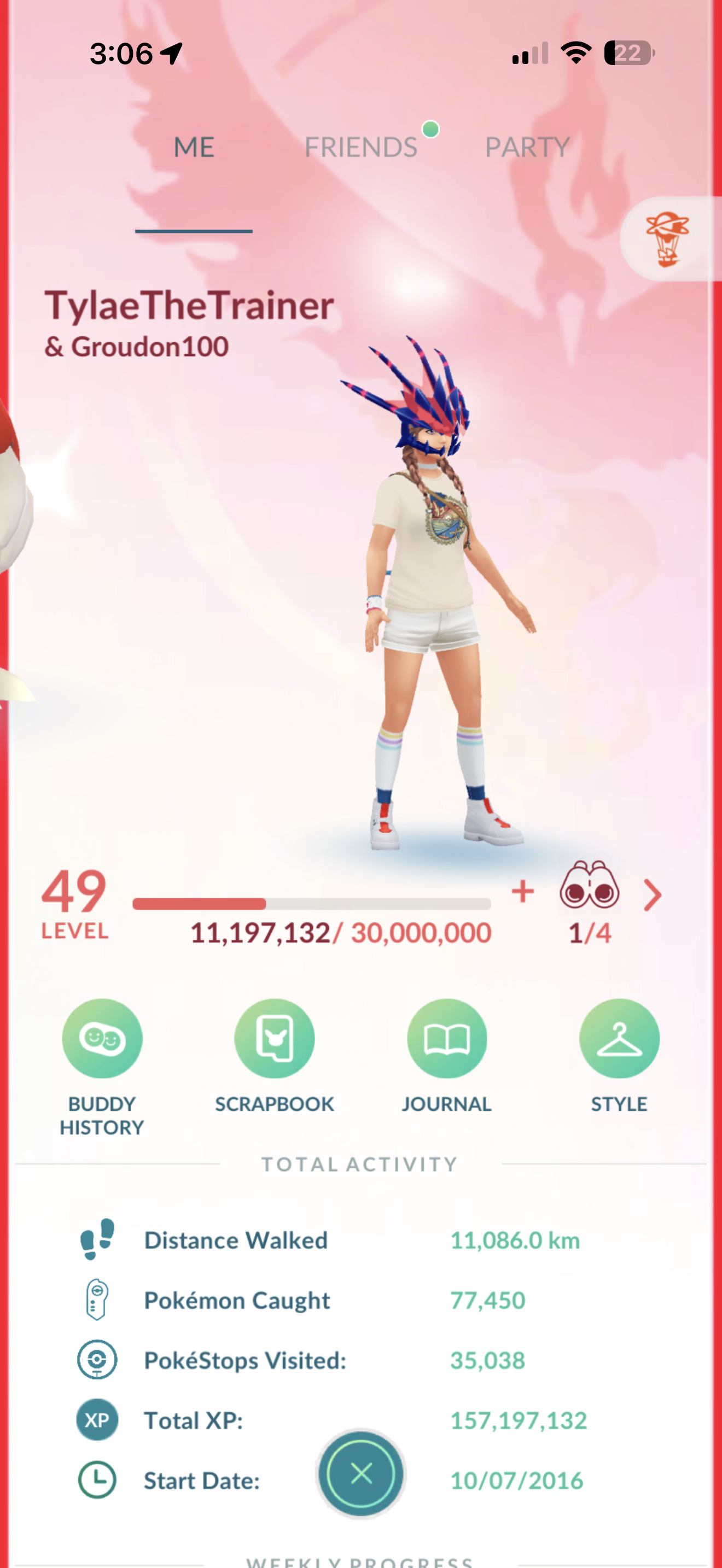The image size is (722, 1568).
Task: Tap the level XP progress bar
Action: pos(312,903)
